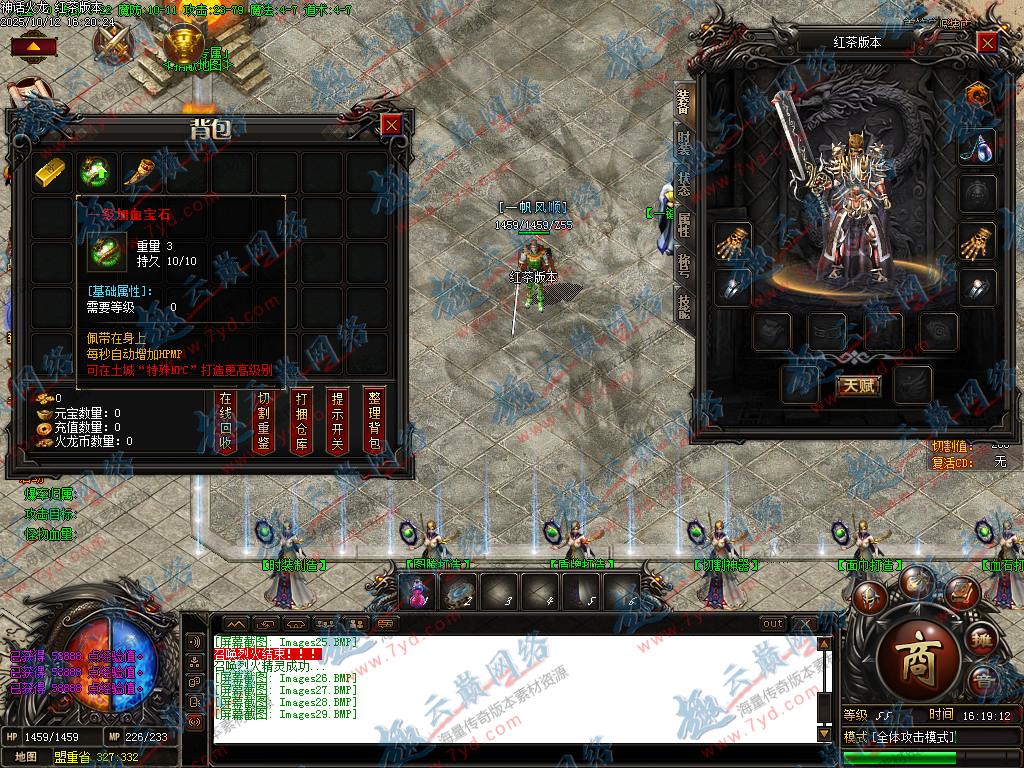Select the gold bar in the bag
The width and height of the screenshot is (1024, 768).
coord(52,172)
